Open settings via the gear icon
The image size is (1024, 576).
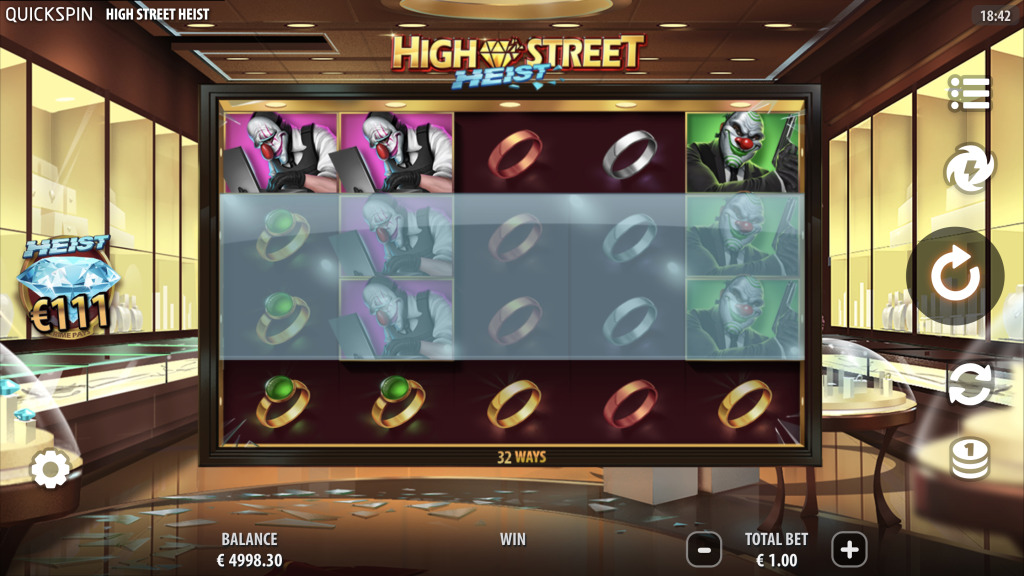tap(49, 468)
